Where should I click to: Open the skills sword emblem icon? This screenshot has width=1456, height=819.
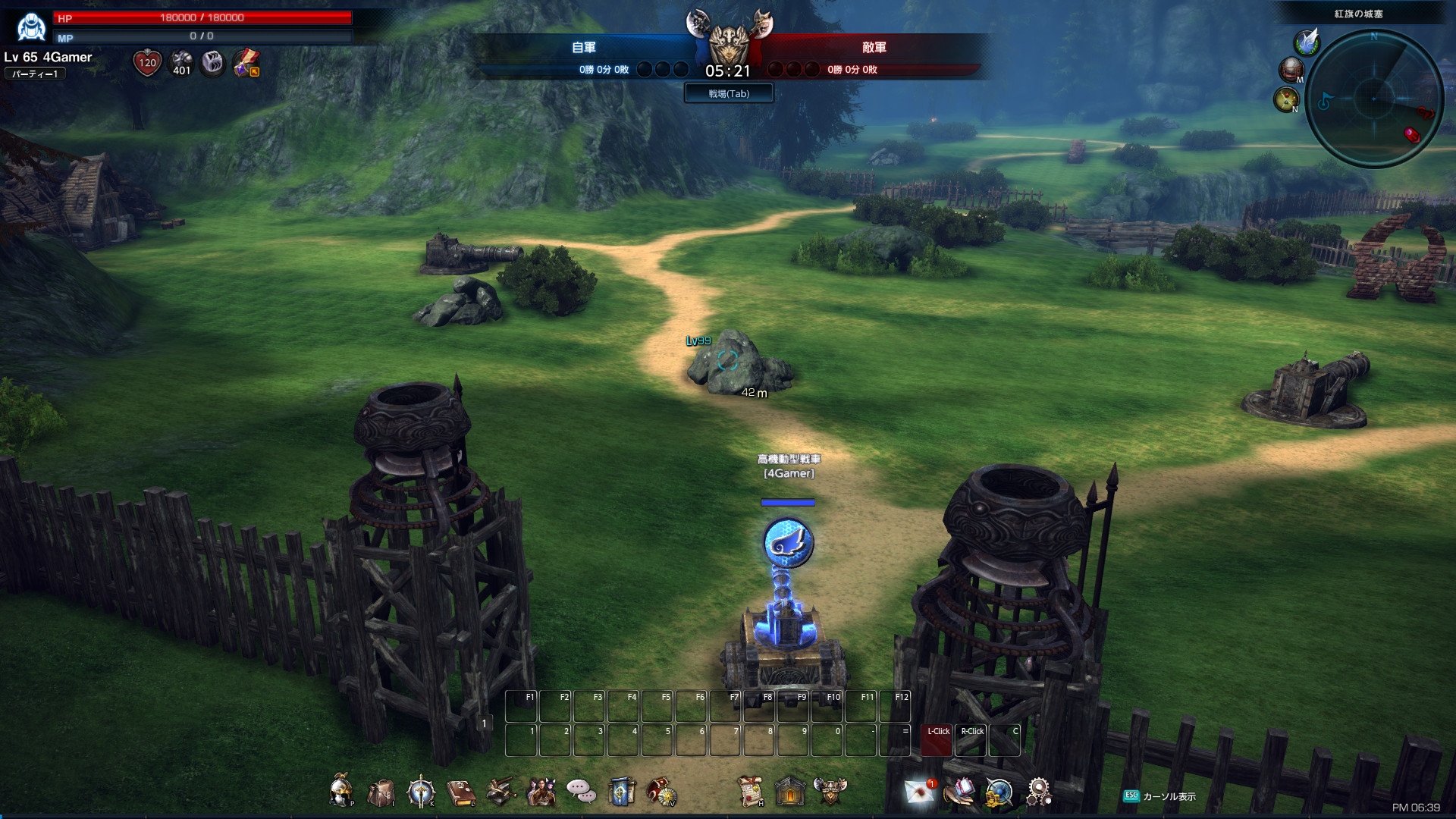[x=421, y=792]
